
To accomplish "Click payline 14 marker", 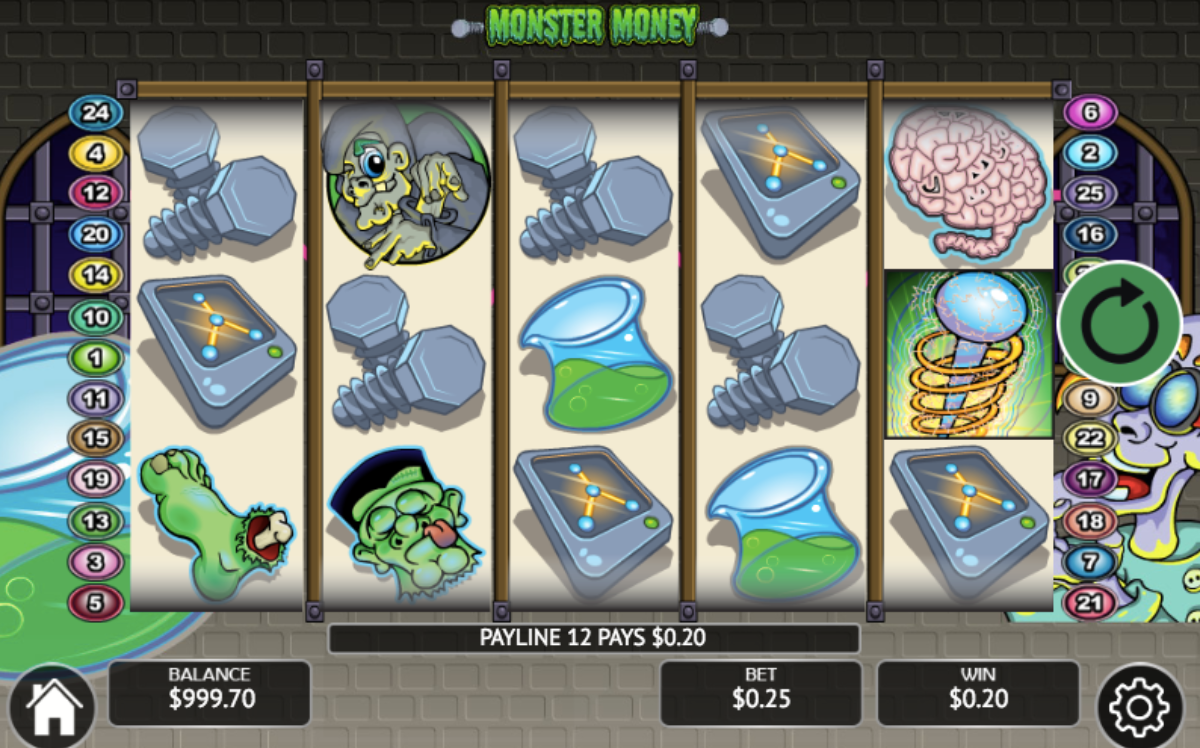I will click(95, 275).
